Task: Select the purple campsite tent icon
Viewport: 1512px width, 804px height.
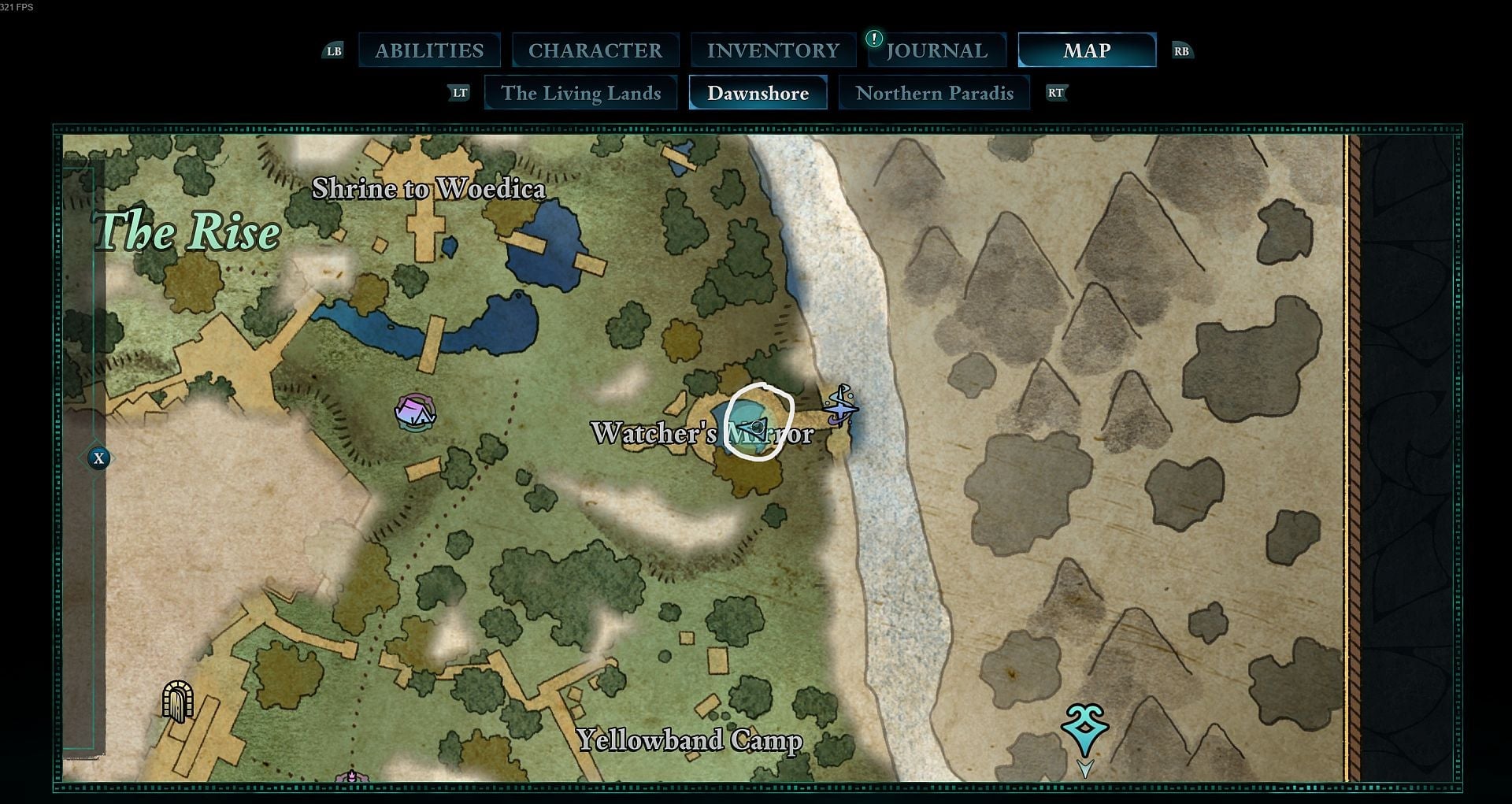Action: (x=416, y=410)
